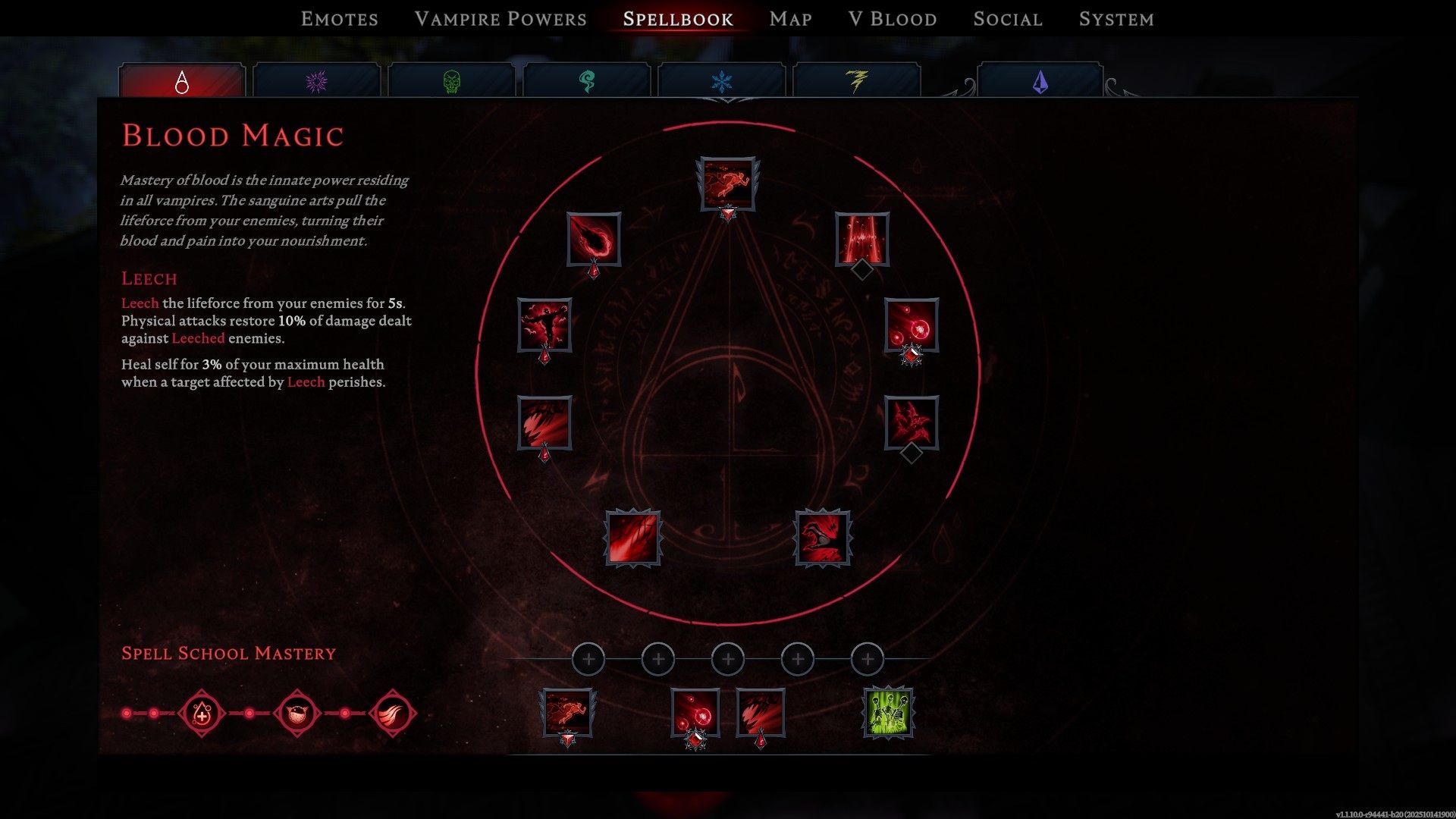The image size is (1456, 819).
Task: Select the Blood Rage spell at circle top
Action: tap(726, 182)
